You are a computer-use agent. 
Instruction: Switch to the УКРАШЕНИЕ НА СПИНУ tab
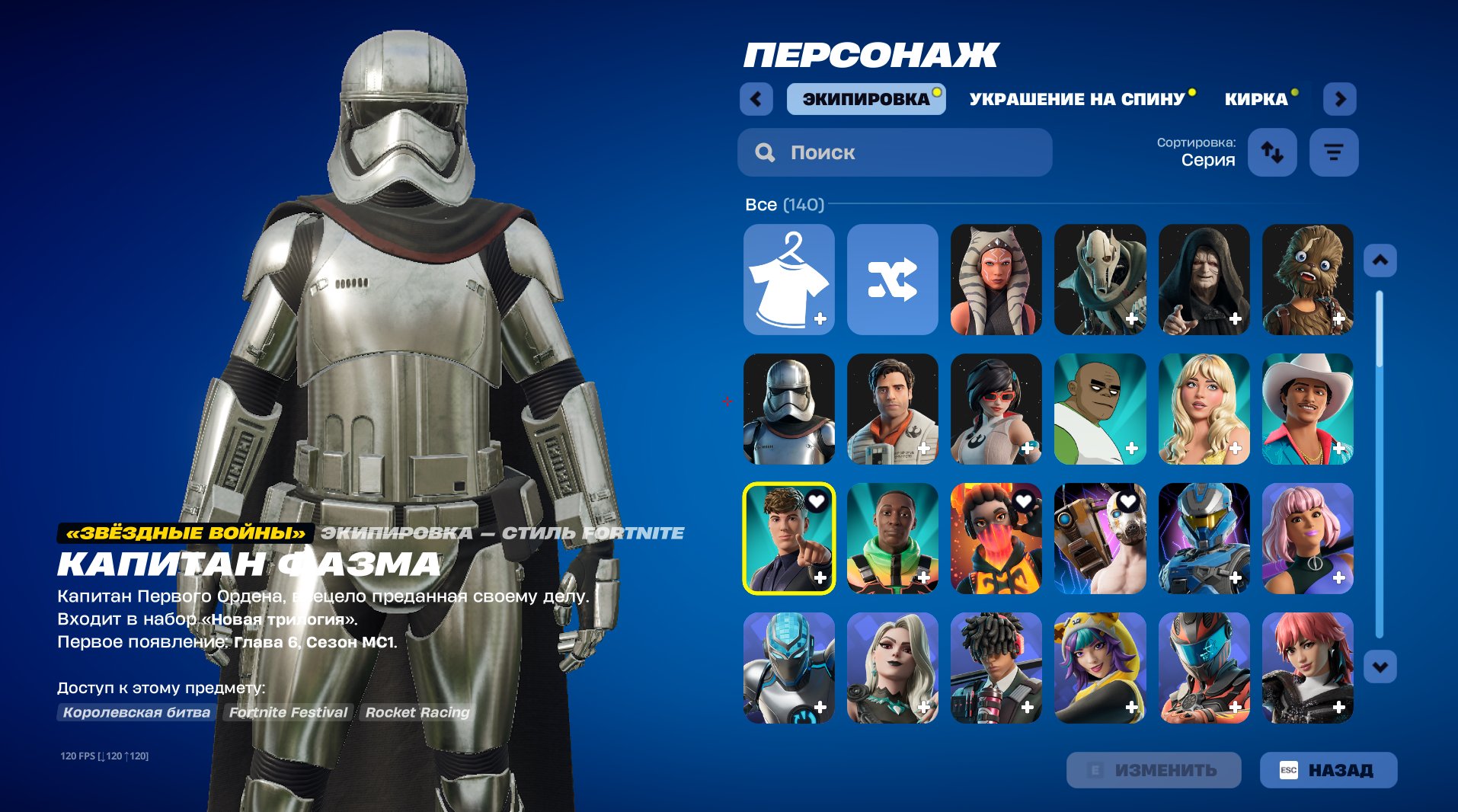pyautogui.click(x=1076, y=98)
